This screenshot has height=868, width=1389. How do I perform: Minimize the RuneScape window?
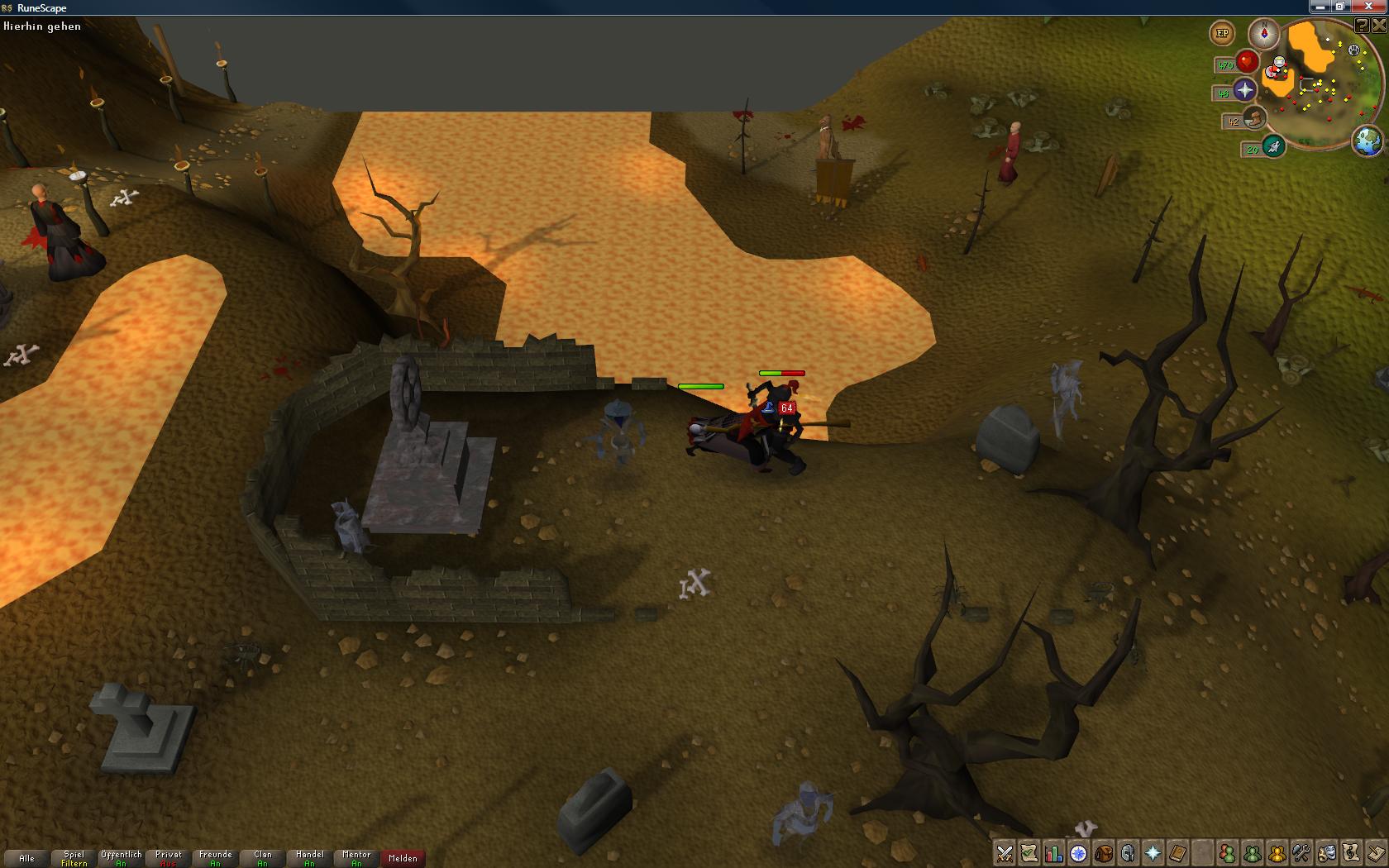(x=1320, y=7)
